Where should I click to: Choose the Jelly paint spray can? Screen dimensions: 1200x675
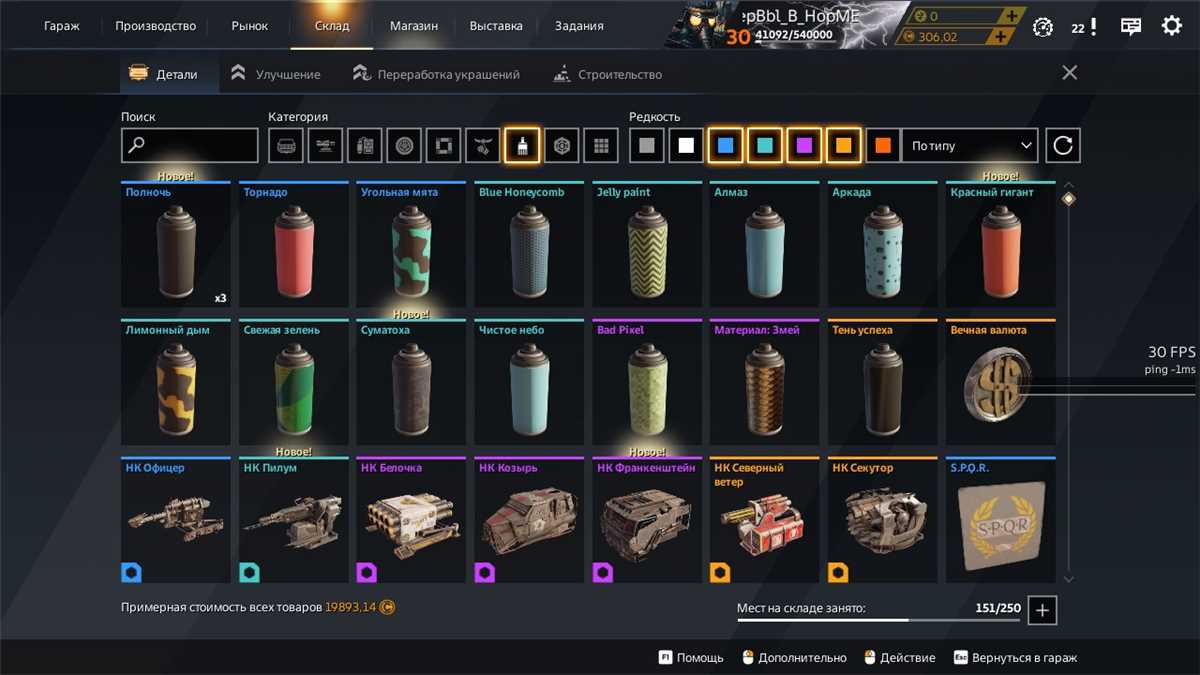647,245
